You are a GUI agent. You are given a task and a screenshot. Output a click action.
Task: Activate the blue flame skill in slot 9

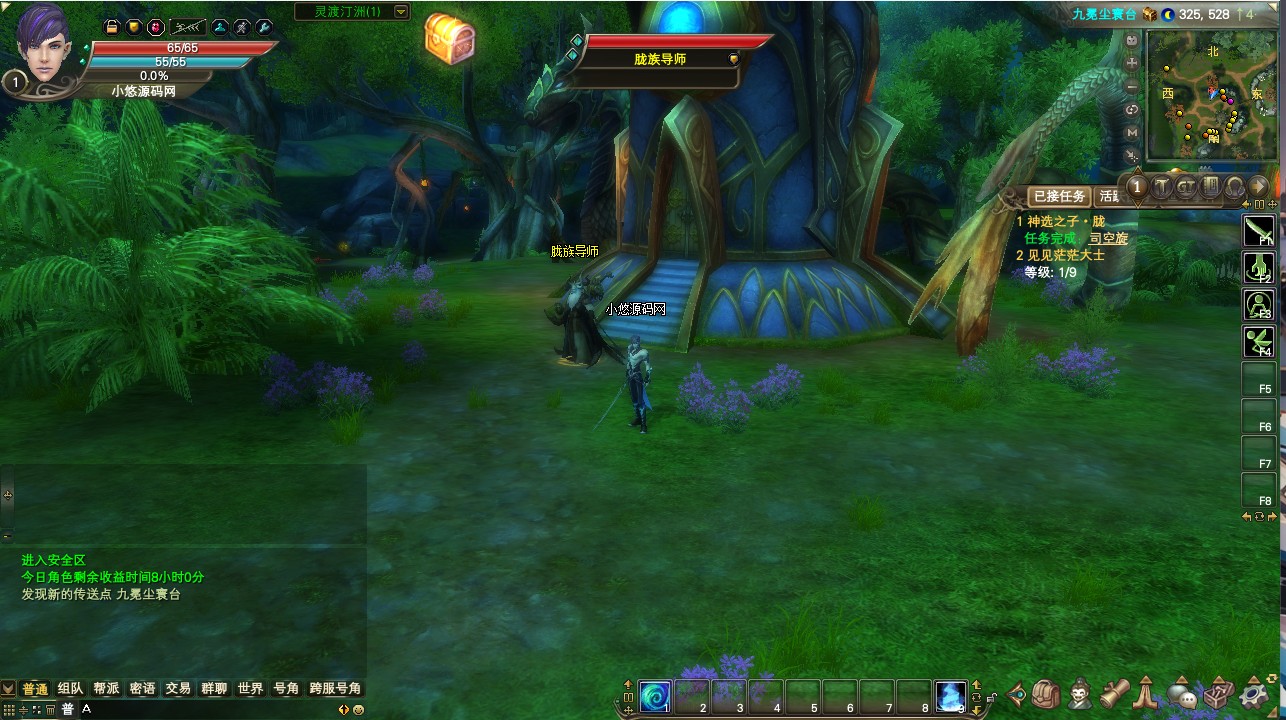tap(951, 696)
